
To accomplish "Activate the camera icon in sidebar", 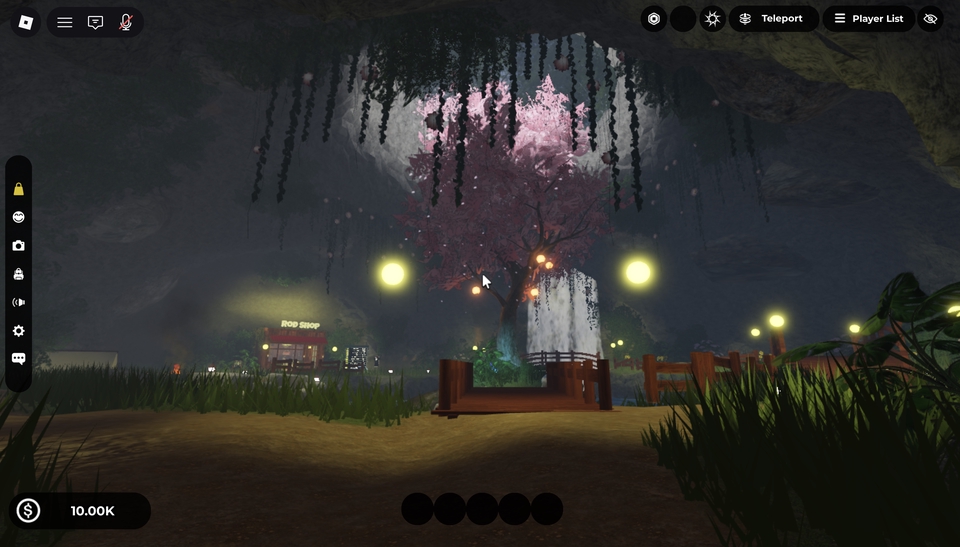I will click(x=18, y=246).
